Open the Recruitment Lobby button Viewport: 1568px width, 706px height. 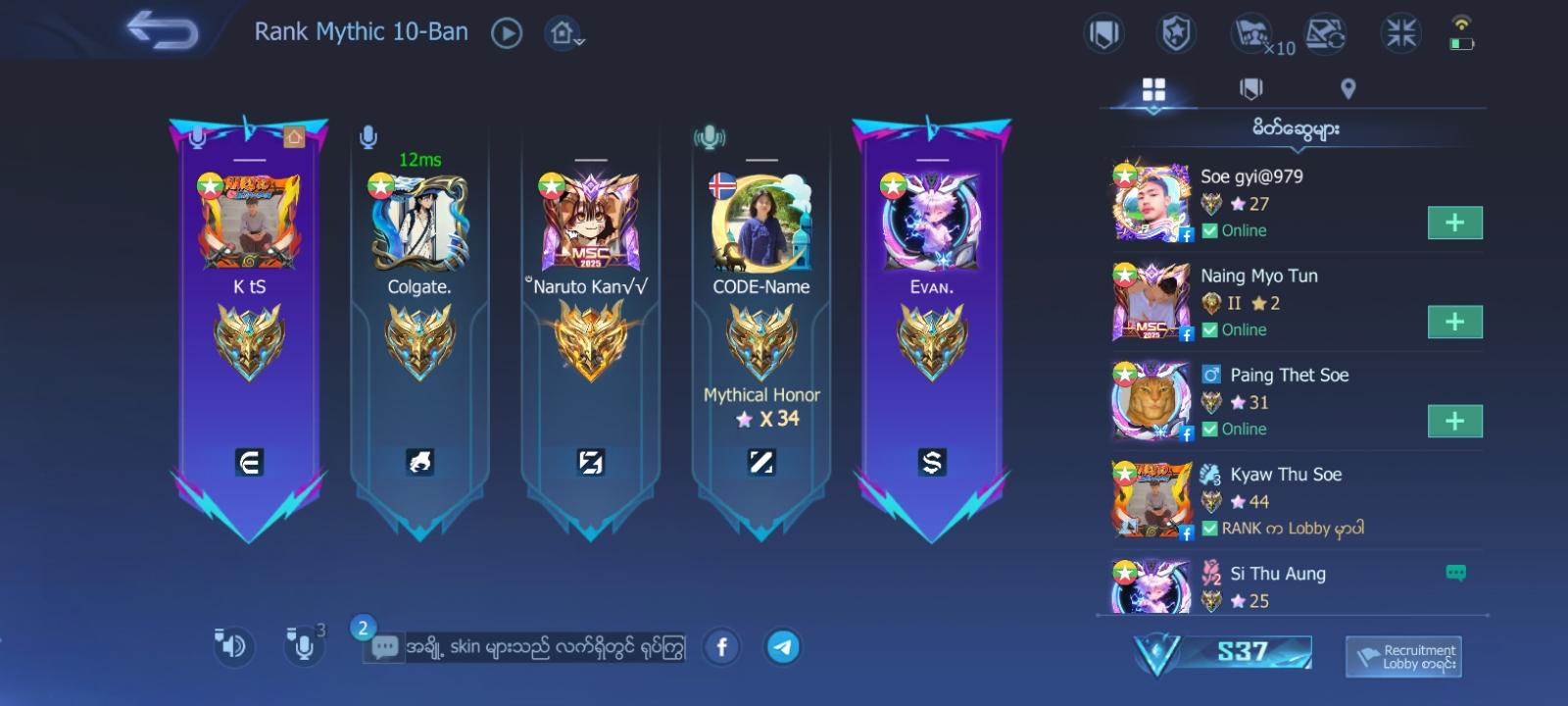tap(1404, 656)
